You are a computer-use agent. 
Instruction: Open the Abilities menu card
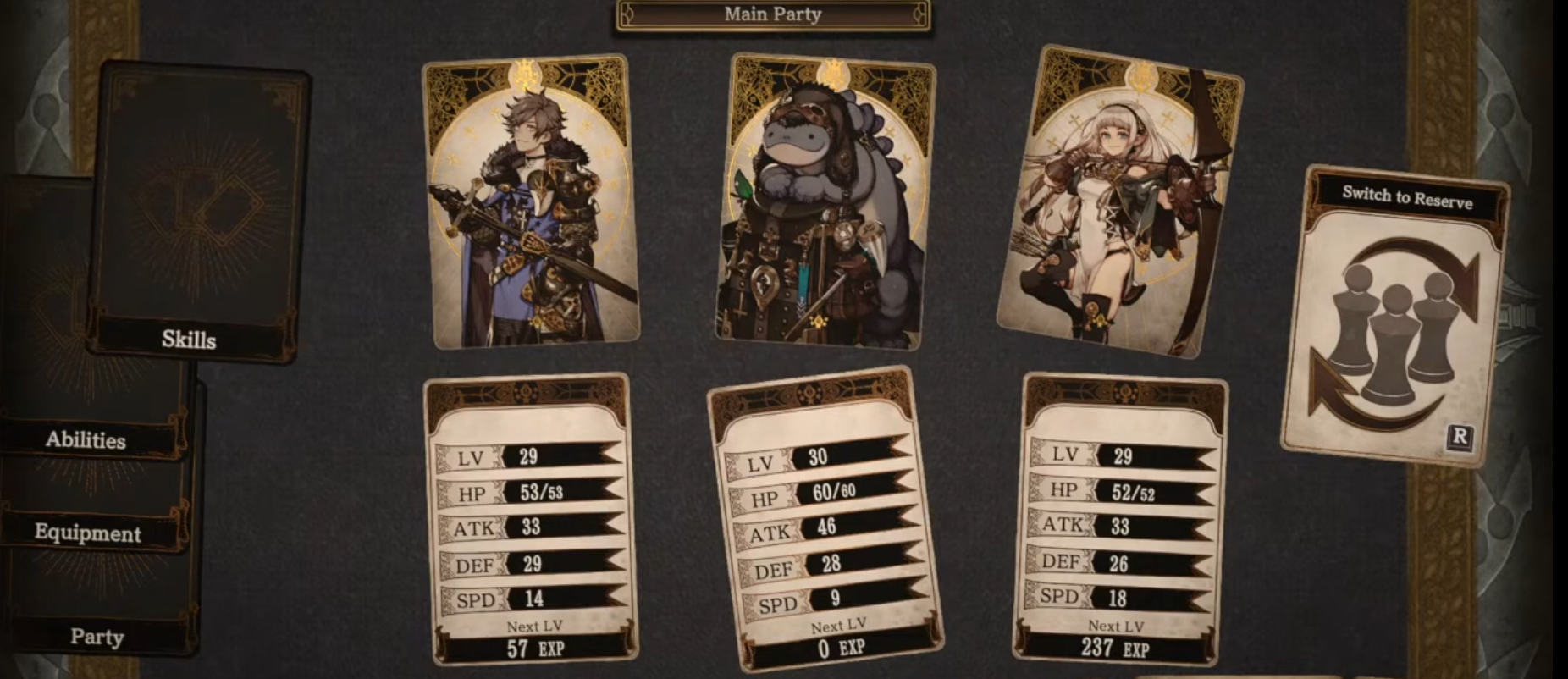pyautogui.click(x=87, y=441)
